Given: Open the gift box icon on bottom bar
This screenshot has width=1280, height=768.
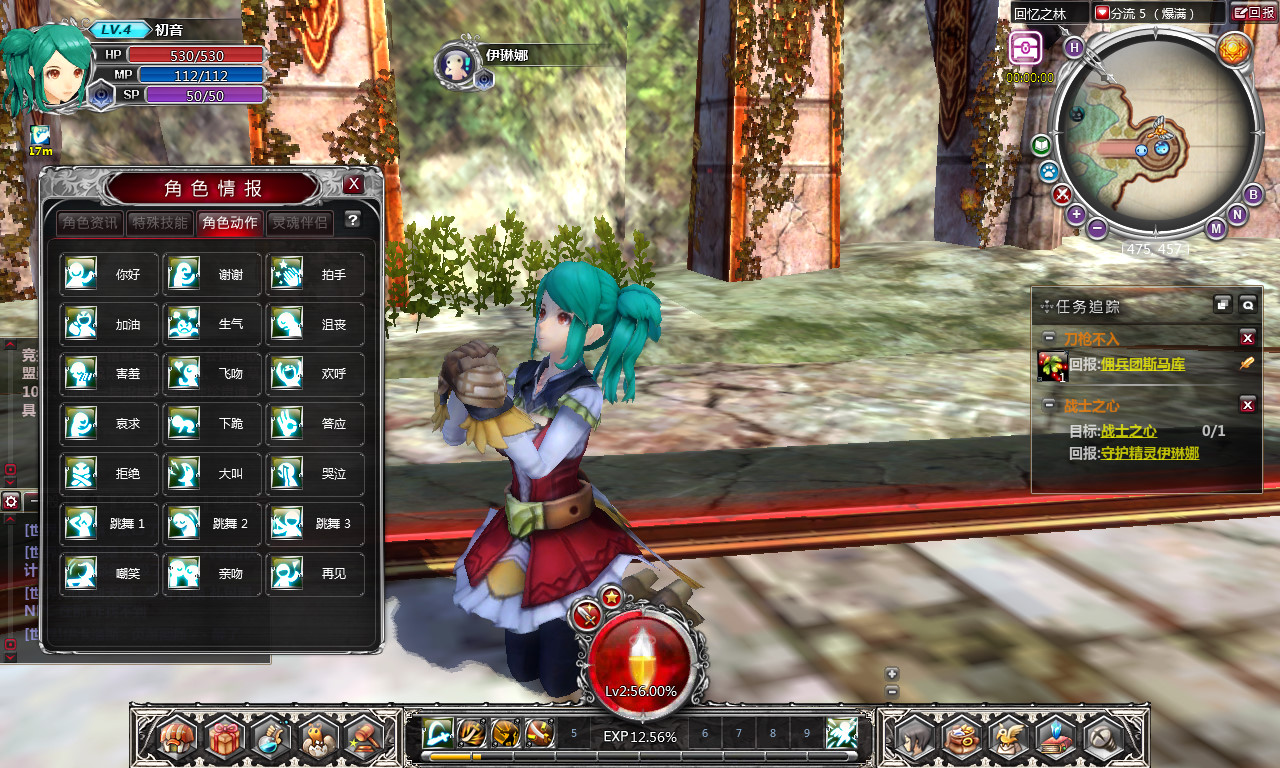Looking at the screenshot, I should click(226, 738).
